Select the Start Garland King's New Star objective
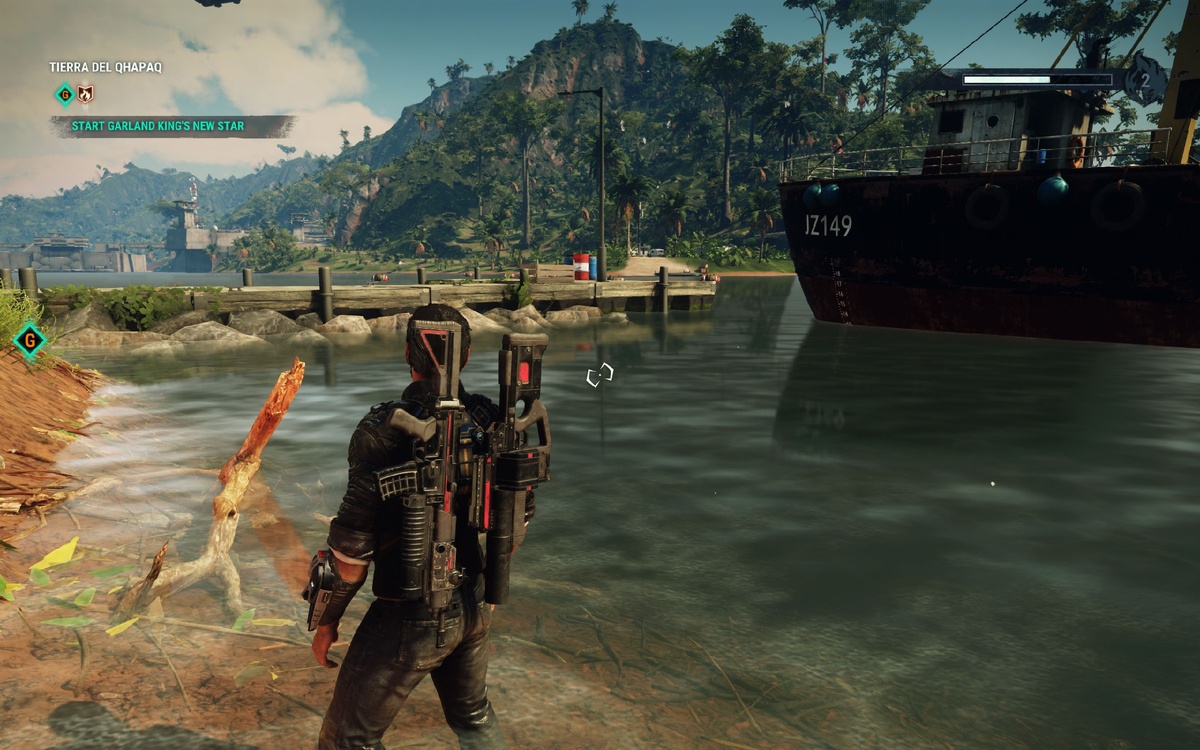This screenshot has width=1200, height=750. pos(172,126)
